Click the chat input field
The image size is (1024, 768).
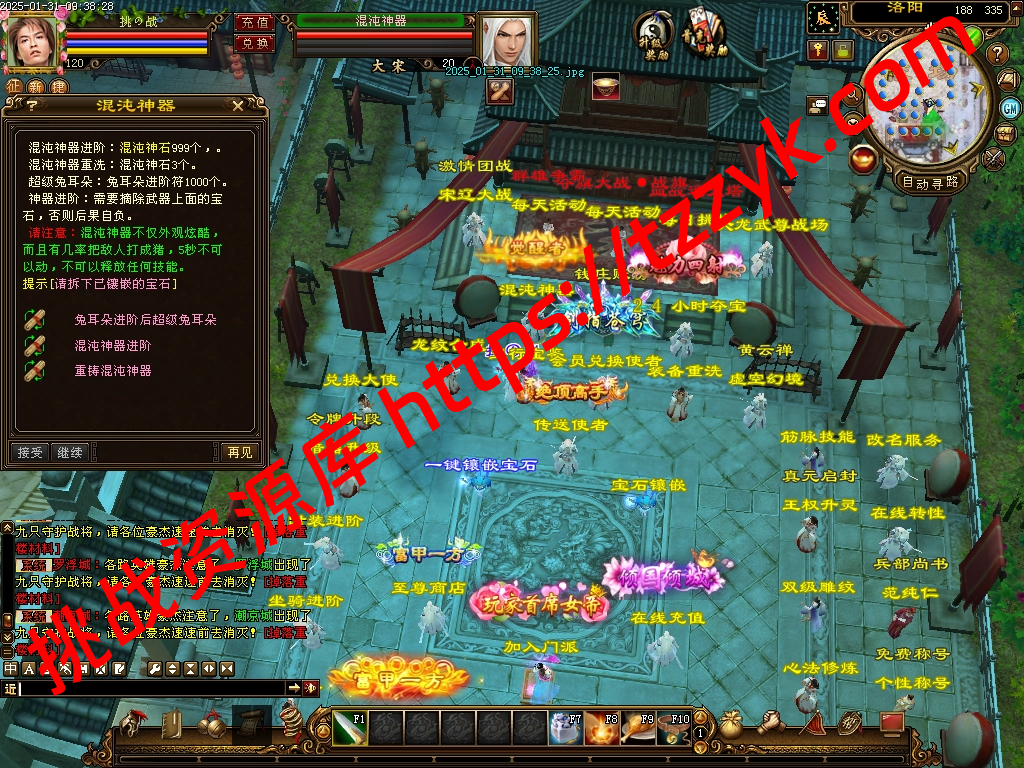pos(150,688)
